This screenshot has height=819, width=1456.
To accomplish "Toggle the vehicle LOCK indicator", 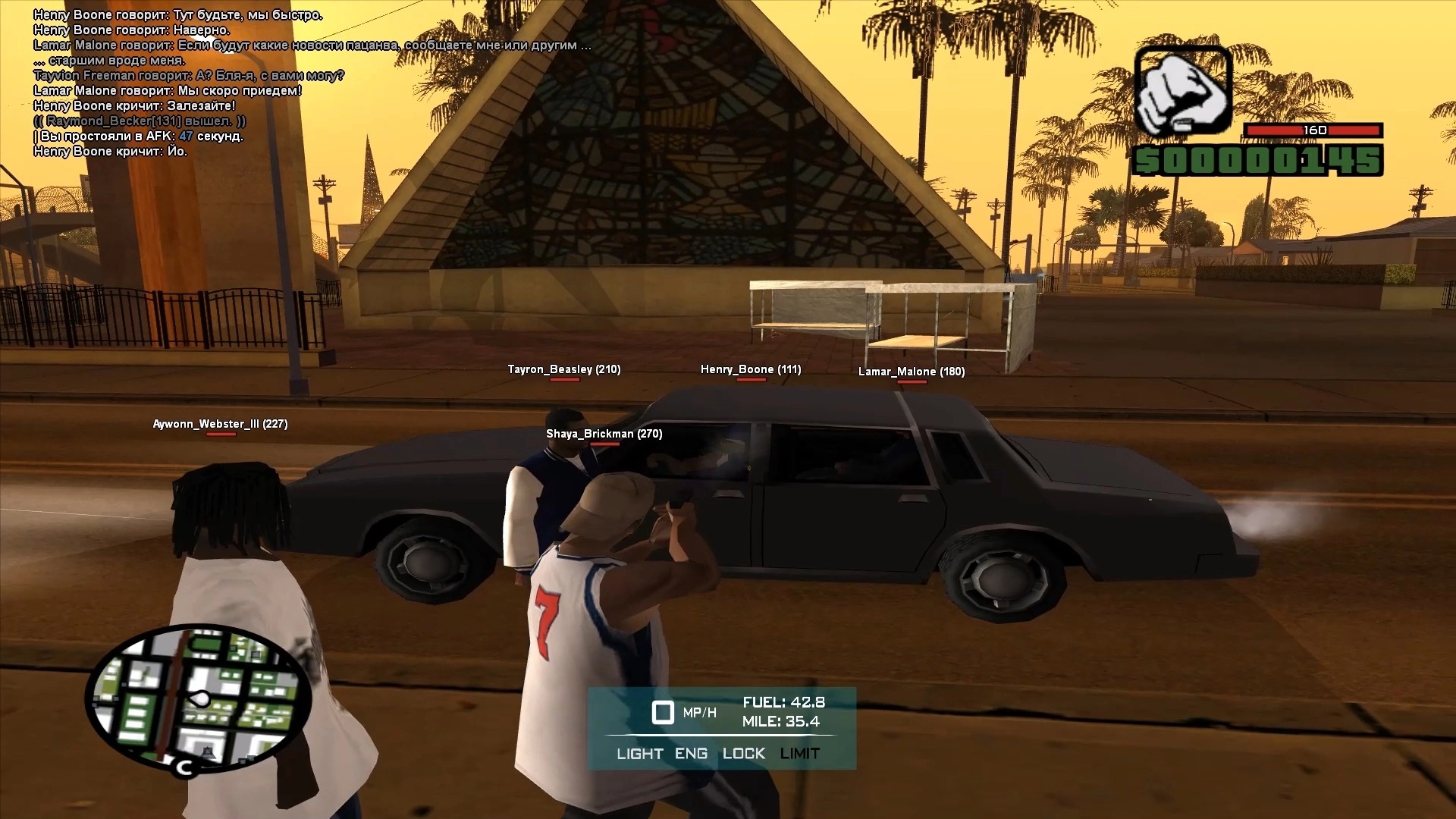I will (x=743, y=754).
